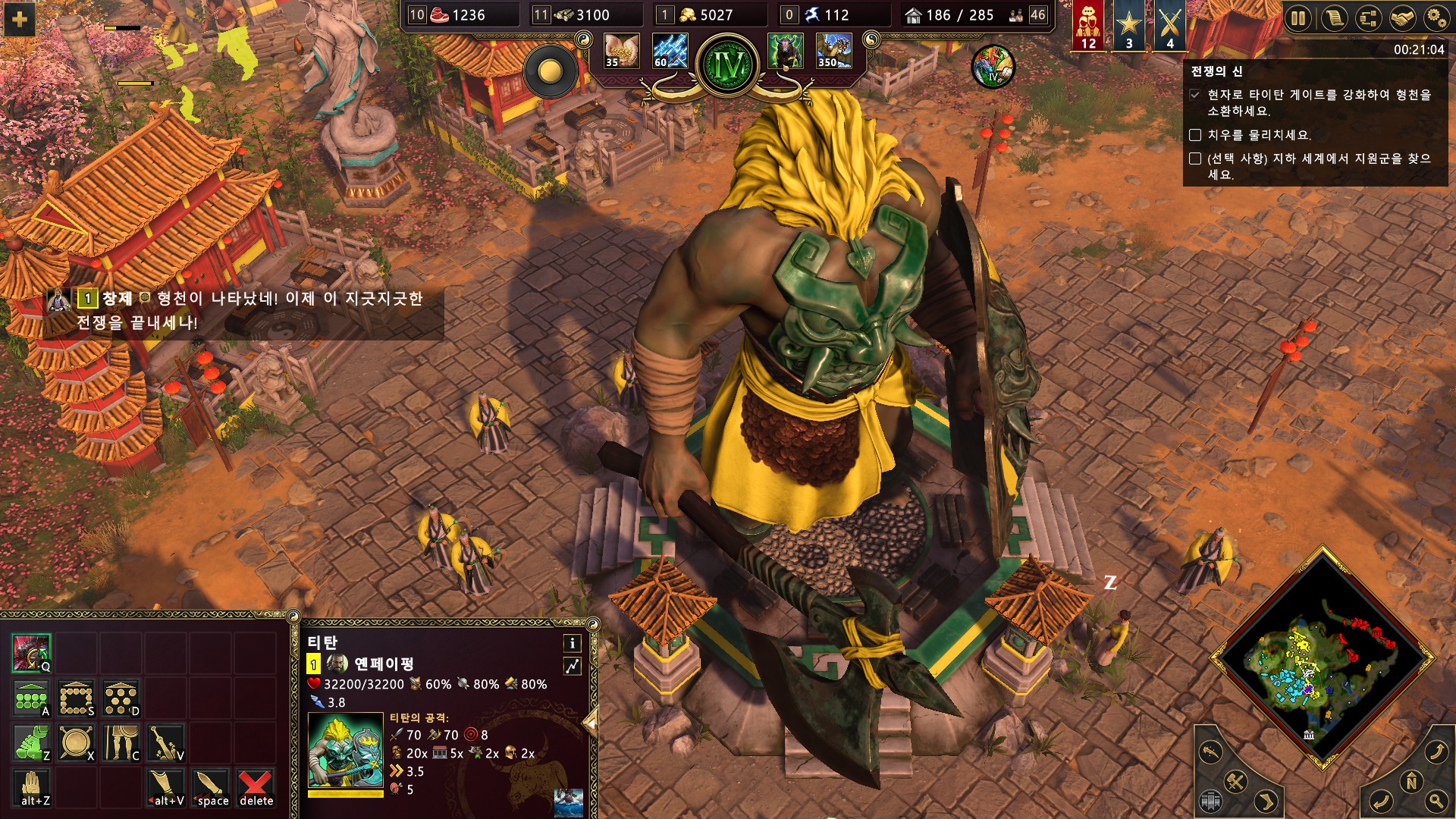Choose the box formation icon
Viewport: 1456px width, 819px height.
point(77,698)
